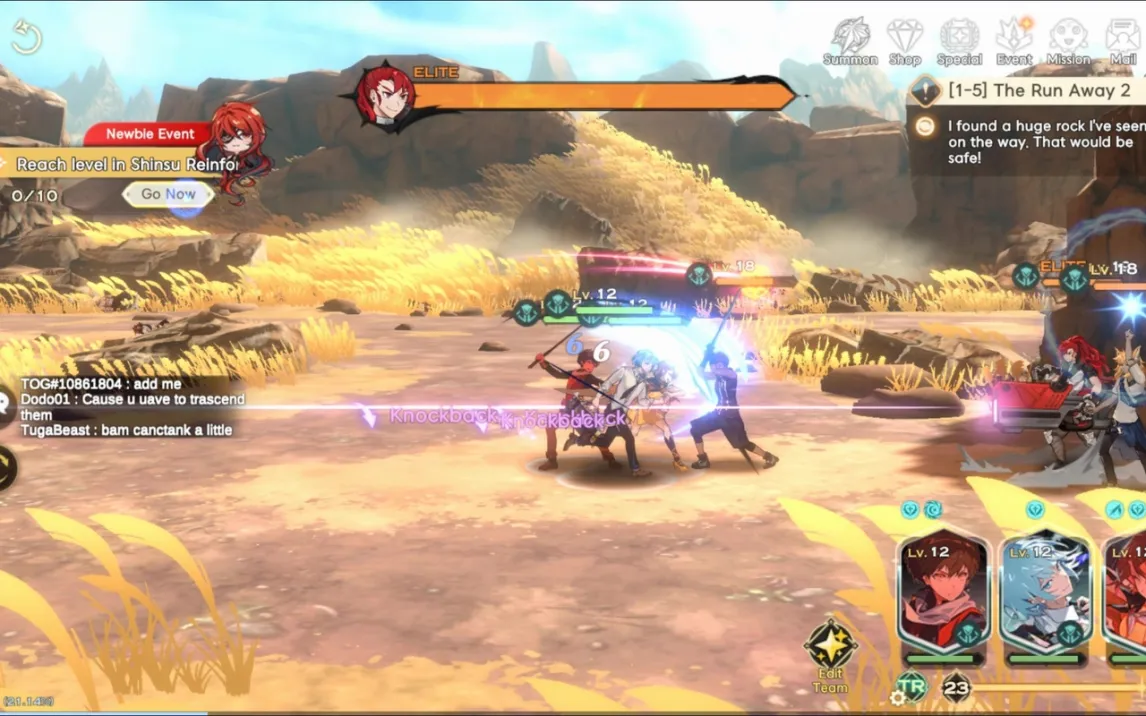This screenshot has width=1146, height=716.
Task: Select the white-haired Lv. 12 character card
Action: point(1045,592)
